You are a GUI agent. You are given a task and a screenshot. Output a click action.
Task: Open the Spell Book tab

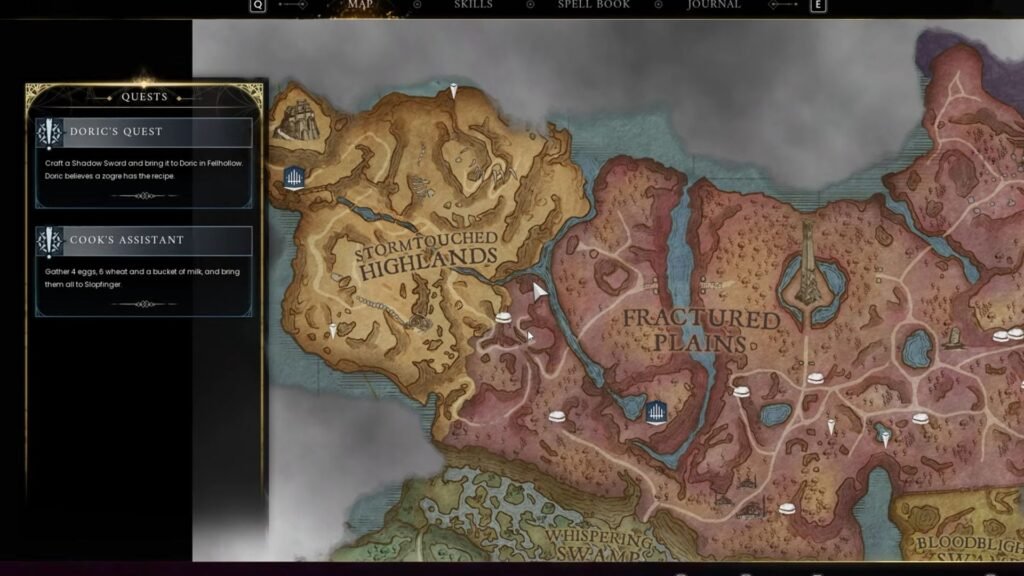point(593,5)
